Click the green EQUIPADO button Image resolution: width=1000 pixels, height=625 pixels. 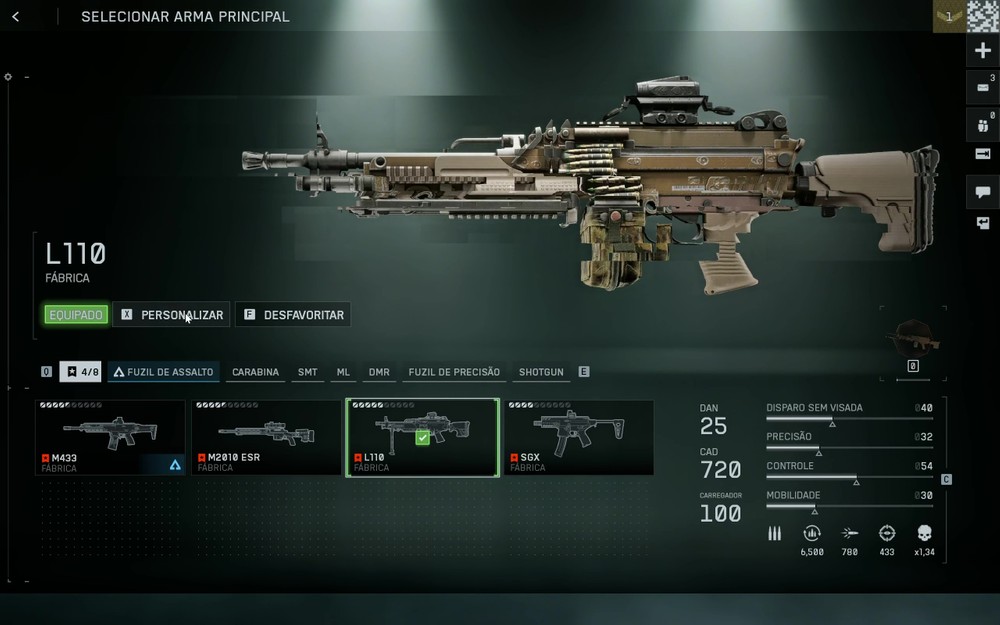pos(76,315)
